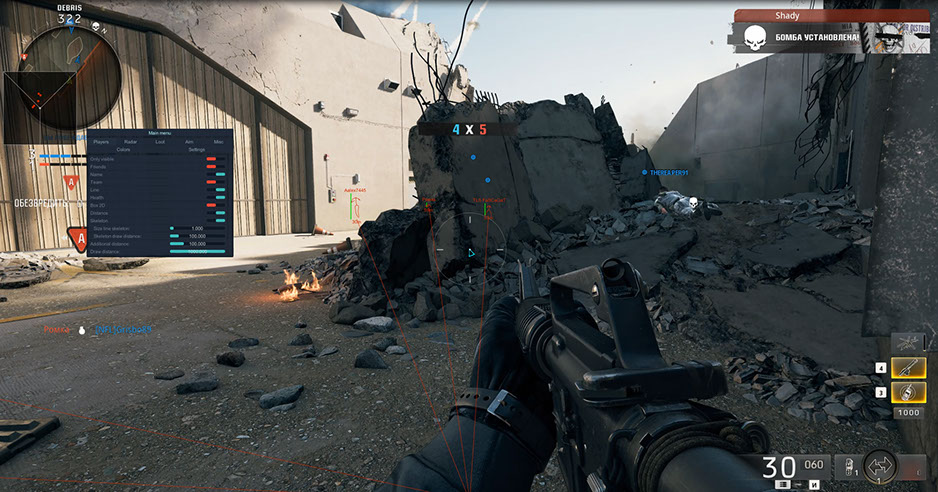Open the overlay Settings tab
The image size is (938, 492).
click(x=197, y=150)
